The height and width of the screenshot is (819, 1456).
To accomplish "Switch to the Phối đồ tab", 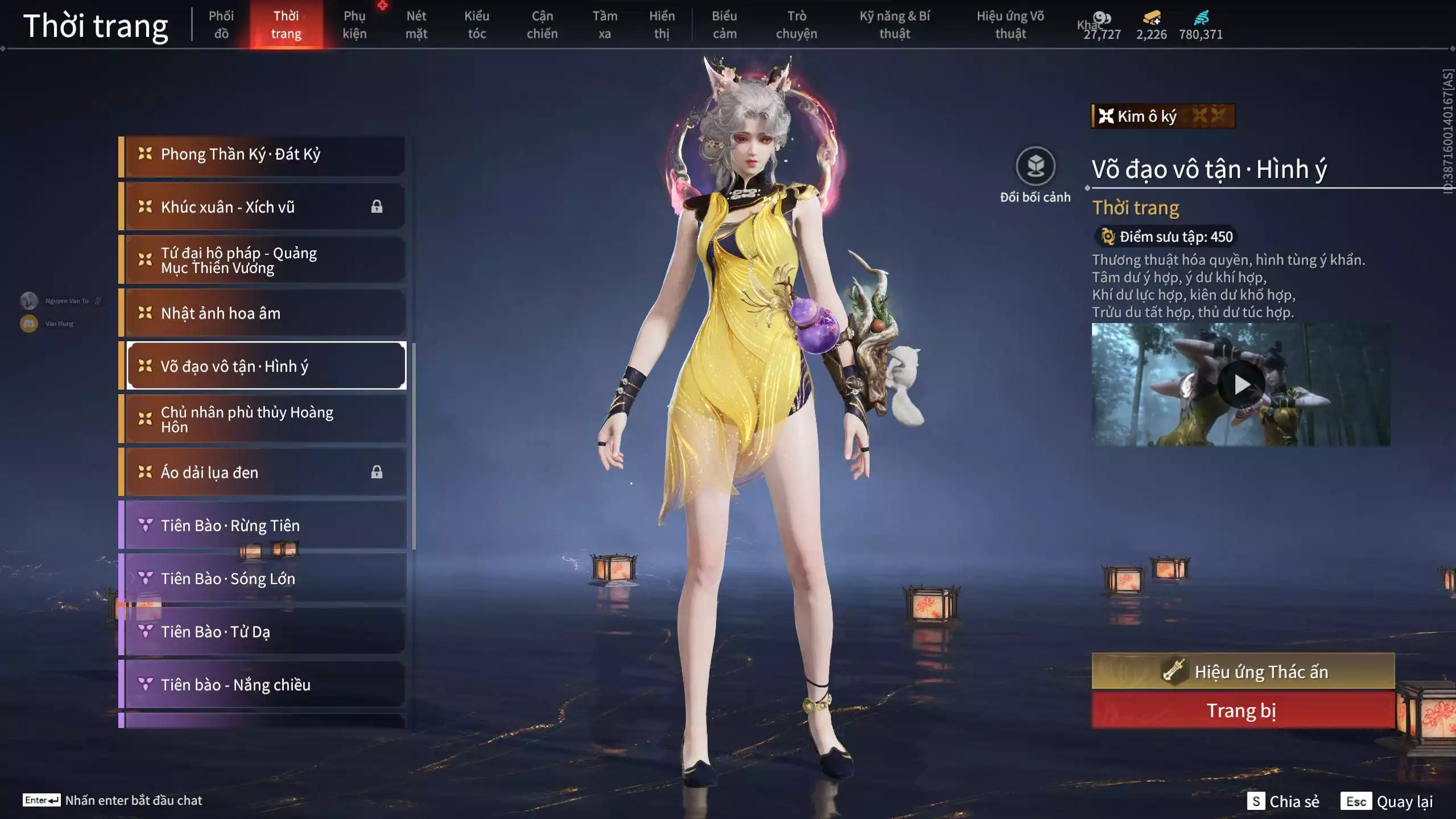I will pyautogui.click(x=222, y=24).
